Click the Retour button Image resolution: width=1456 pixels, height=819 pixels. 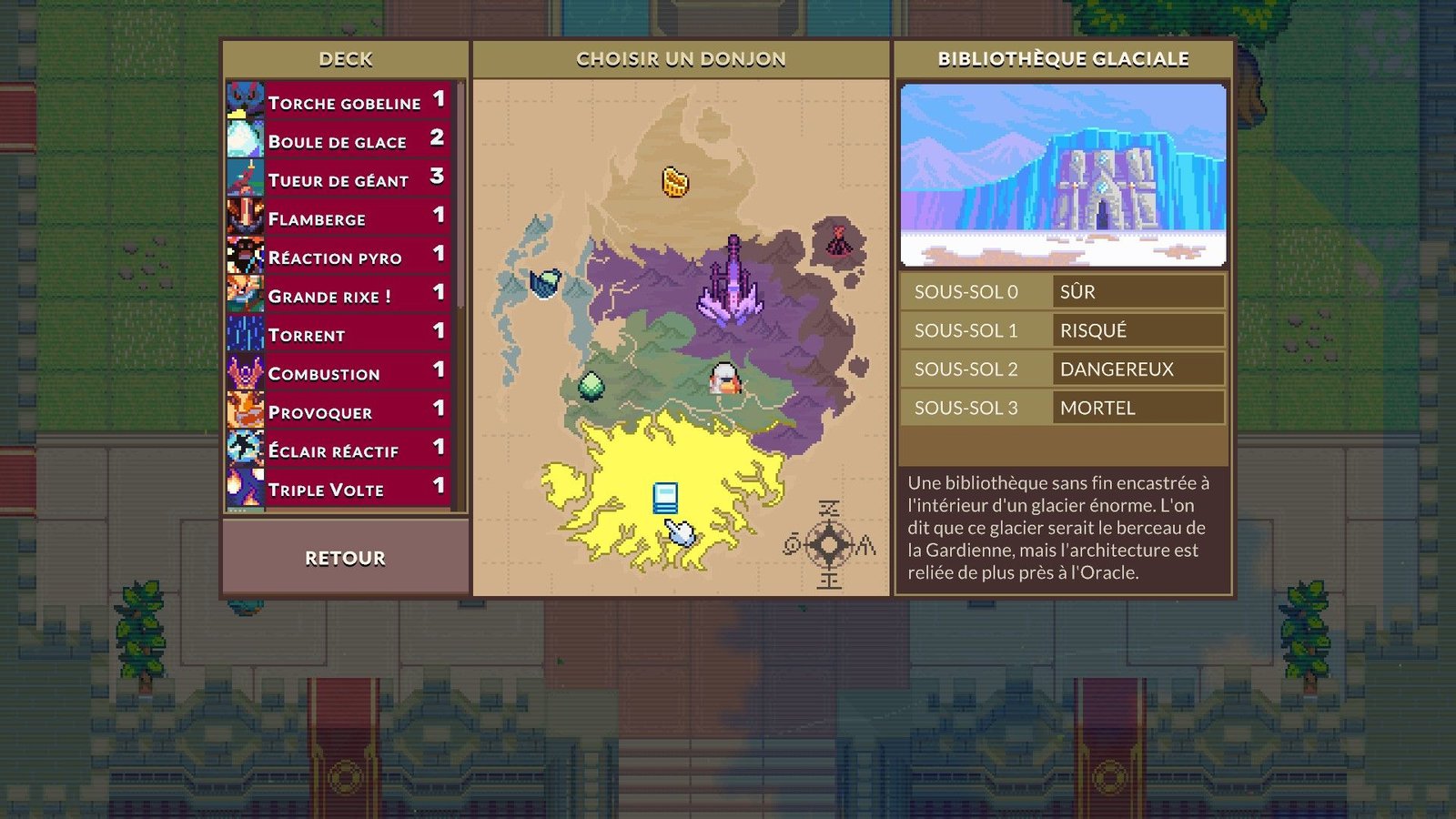tap(345, 558)
